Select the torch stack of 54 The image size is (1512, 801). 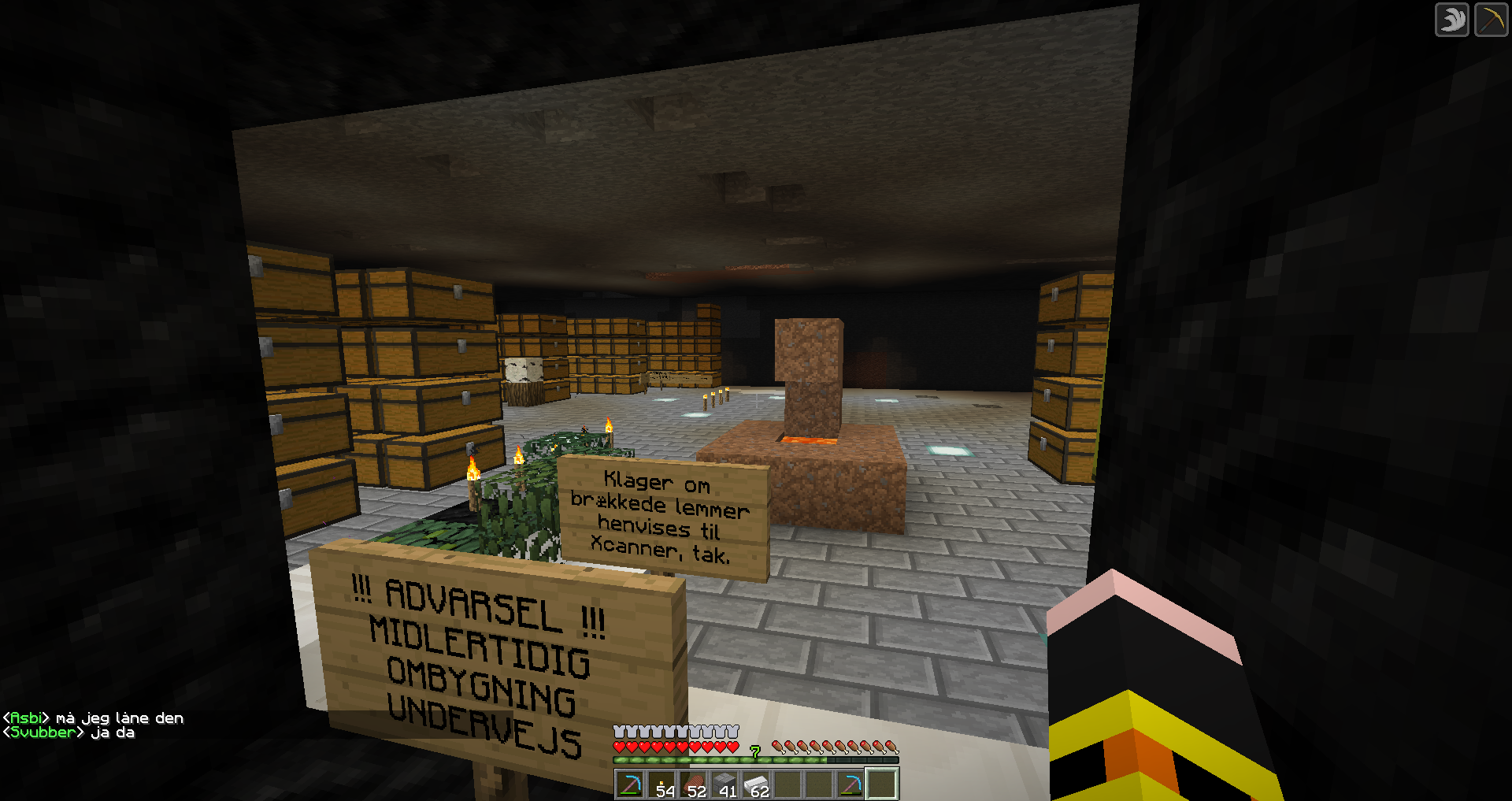[x=661, y=784]
